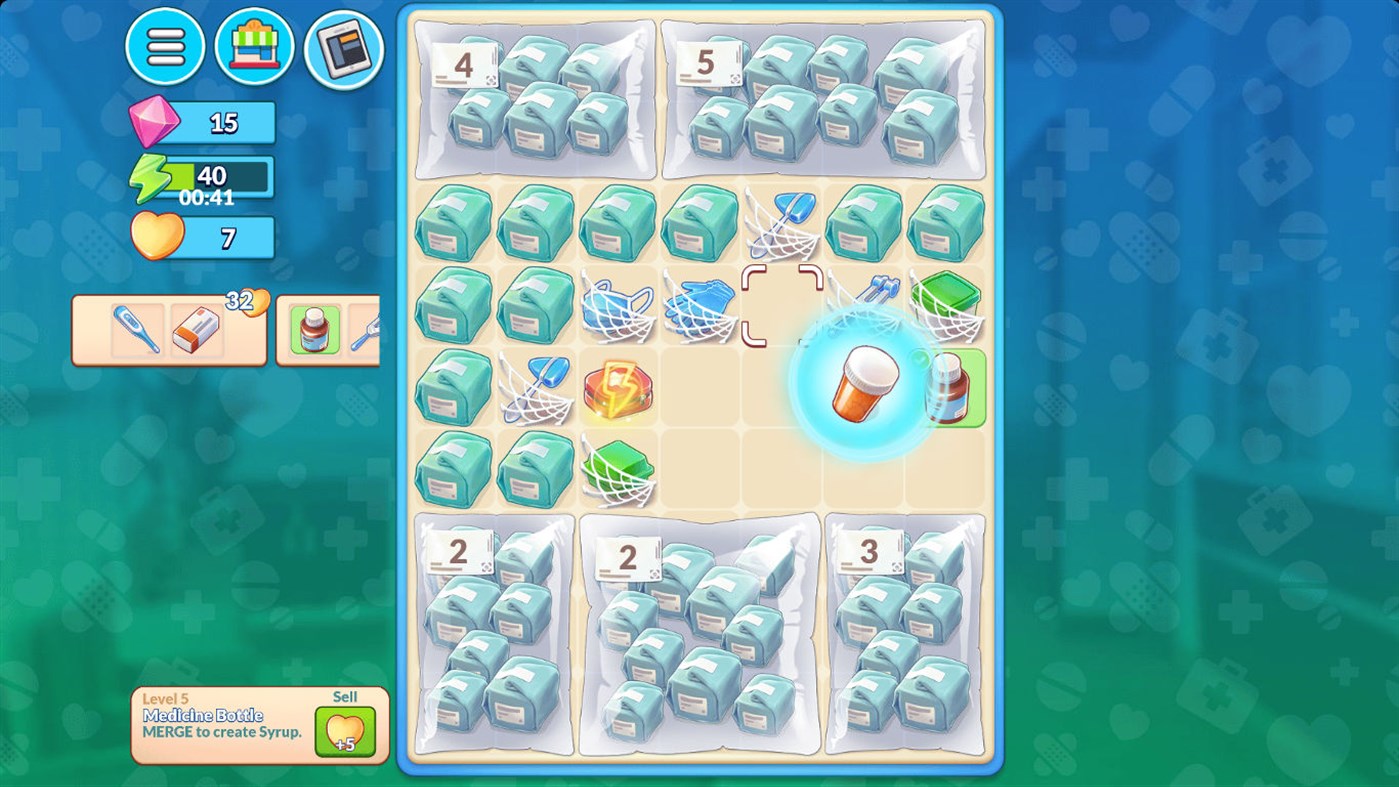Image resolution: width=1399 pixels, height=787 pixels.
Task: Open the hamburger menu icon
Action: pyautogui.click(x=166, y=46)
